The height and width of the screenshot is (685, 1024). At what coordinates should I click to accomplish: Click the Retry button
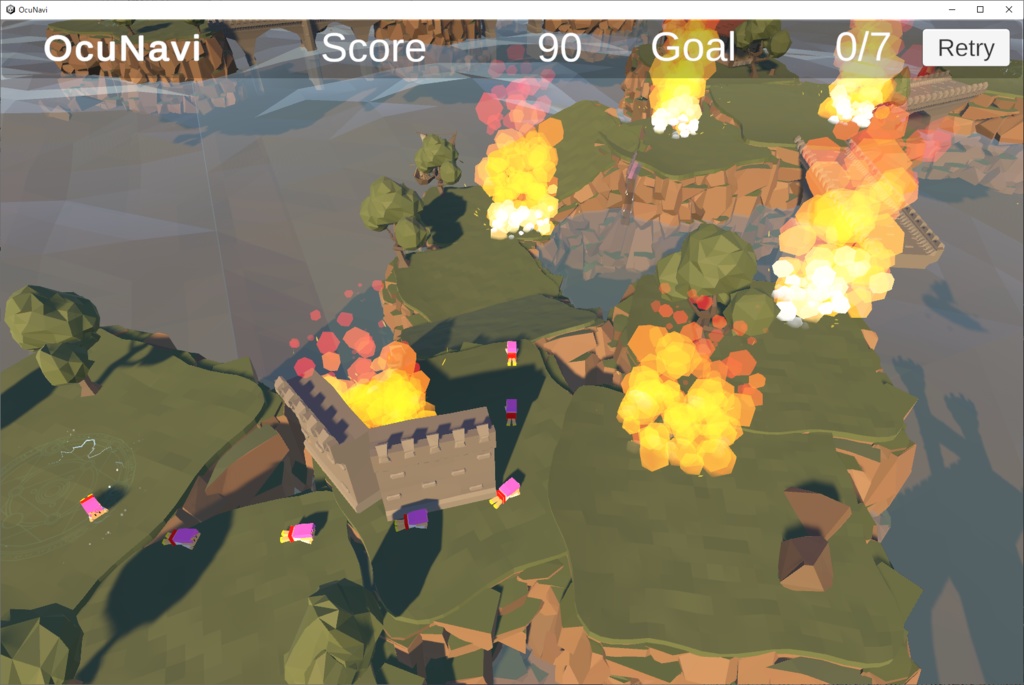[965, 48]
